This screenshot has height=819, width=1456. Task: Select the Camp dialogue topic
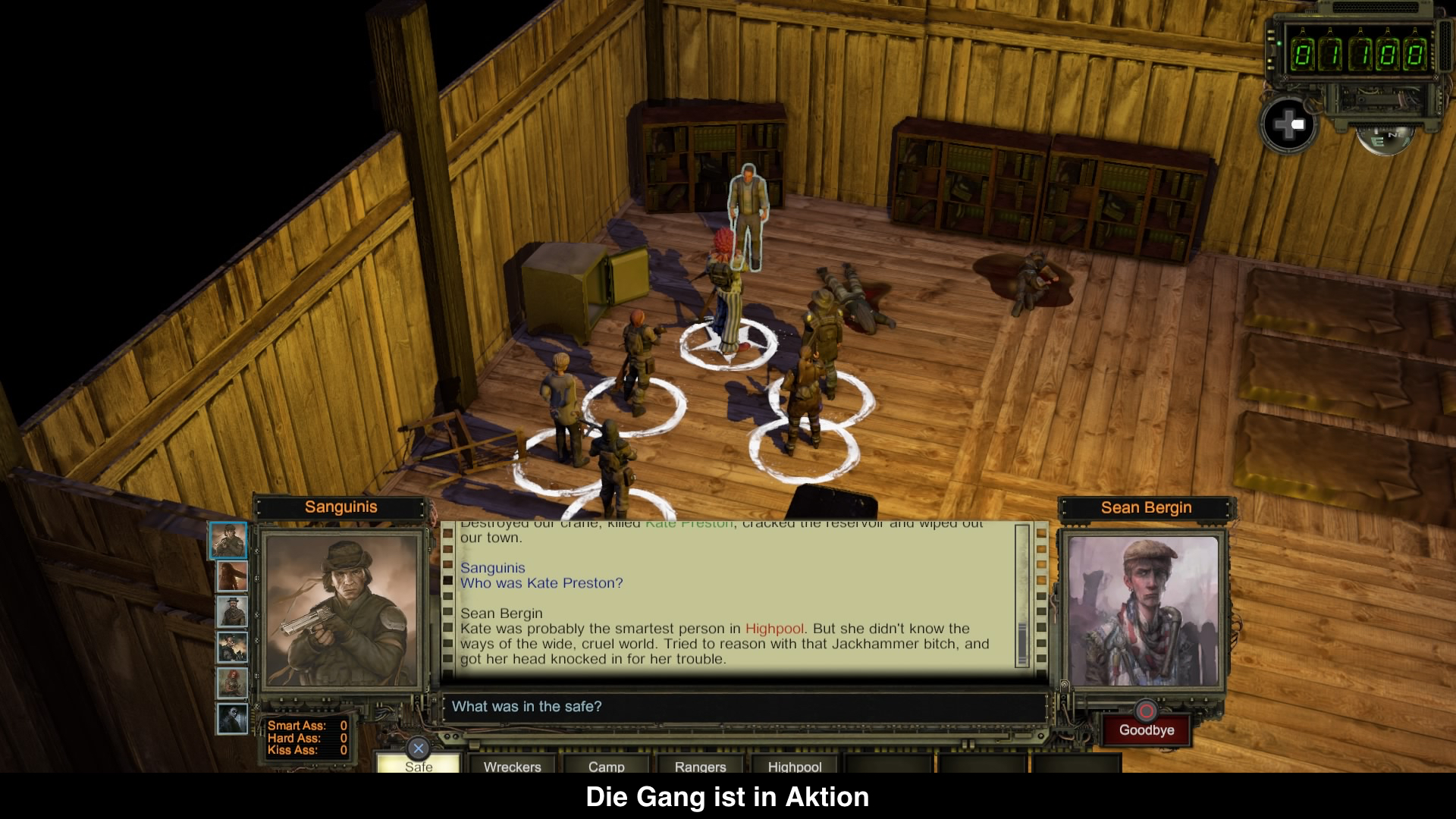[x=606, y=765]
